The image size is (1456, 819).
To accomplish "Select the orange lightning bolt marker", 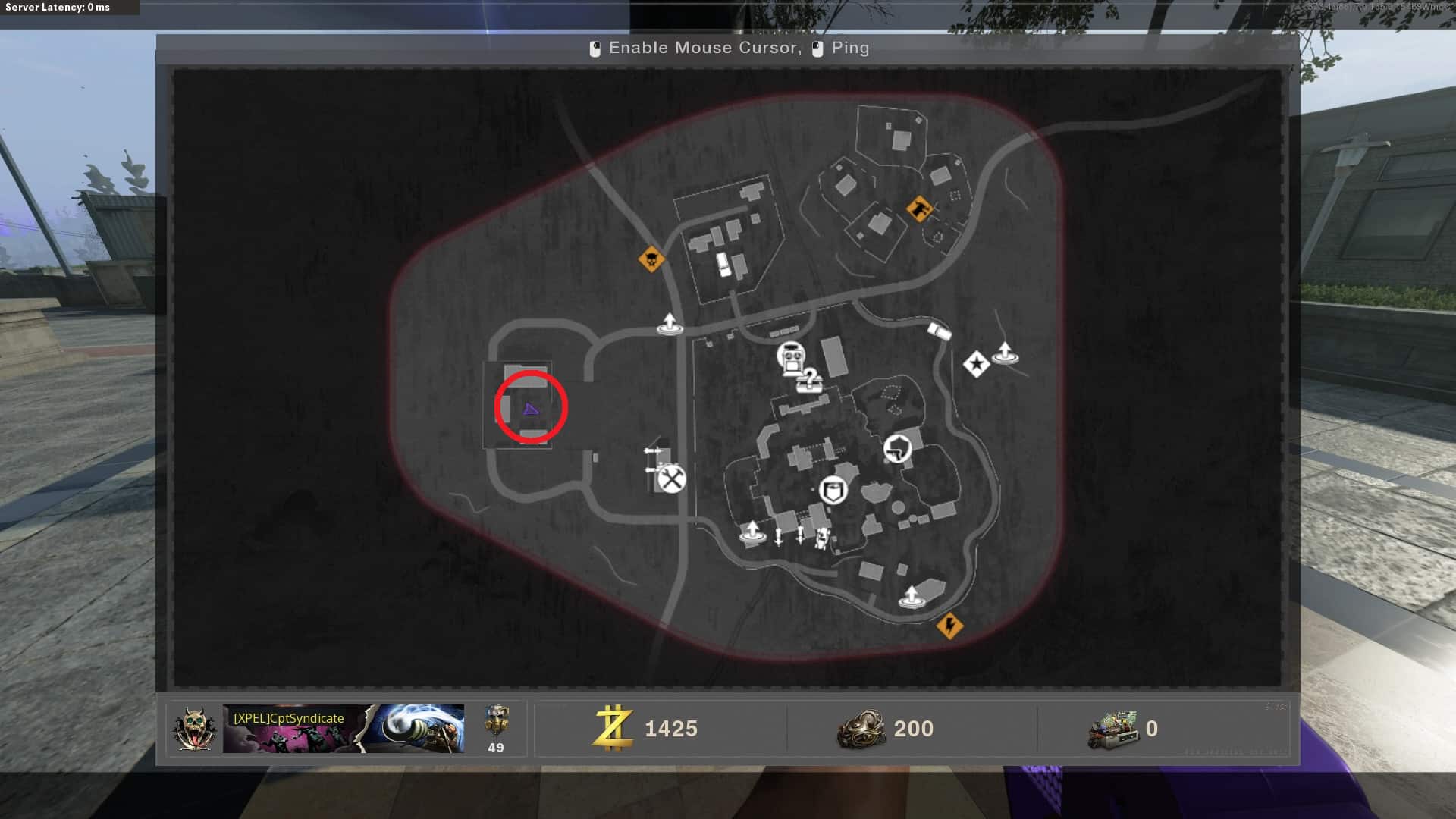I will coord(949,626).
